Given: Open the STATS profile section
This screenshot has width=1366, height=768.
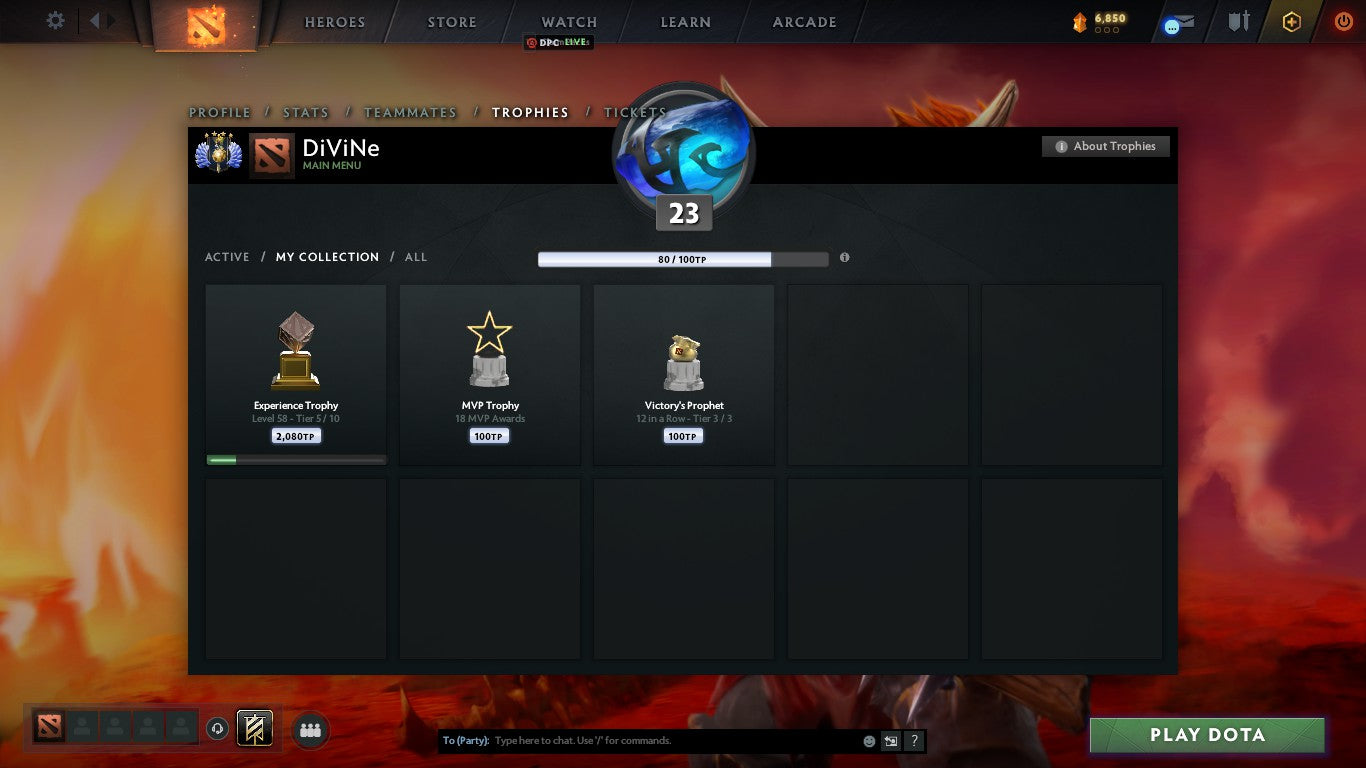Looking at the screenshot, I should tap(305, 113).
